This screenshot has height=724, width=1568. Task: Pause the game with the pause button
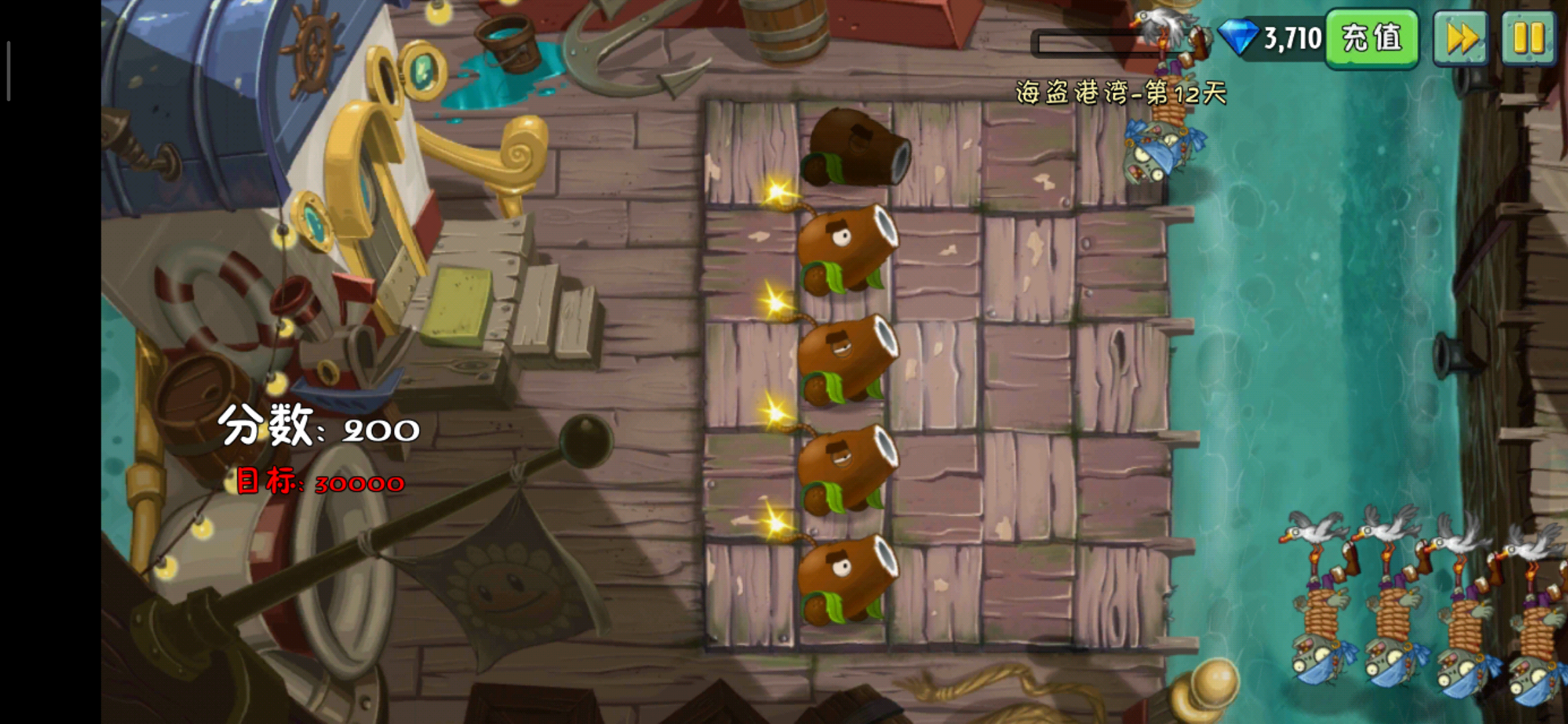[x=1528, y=38]
